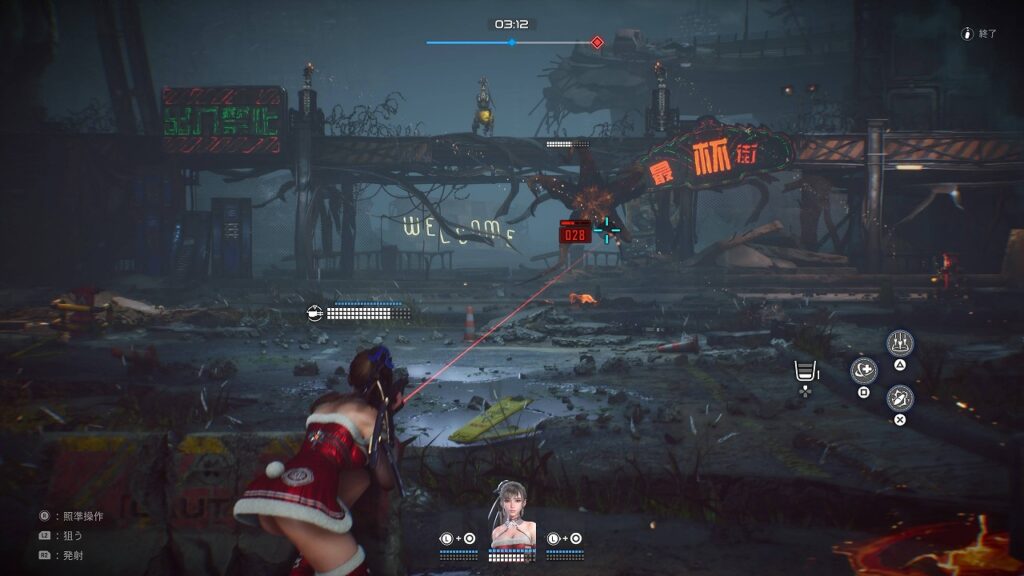Image resolution: width=1024 pixels, height=576 pixels.
Task: Trigger the burst shell skill icon
Action: click(900, 397)
